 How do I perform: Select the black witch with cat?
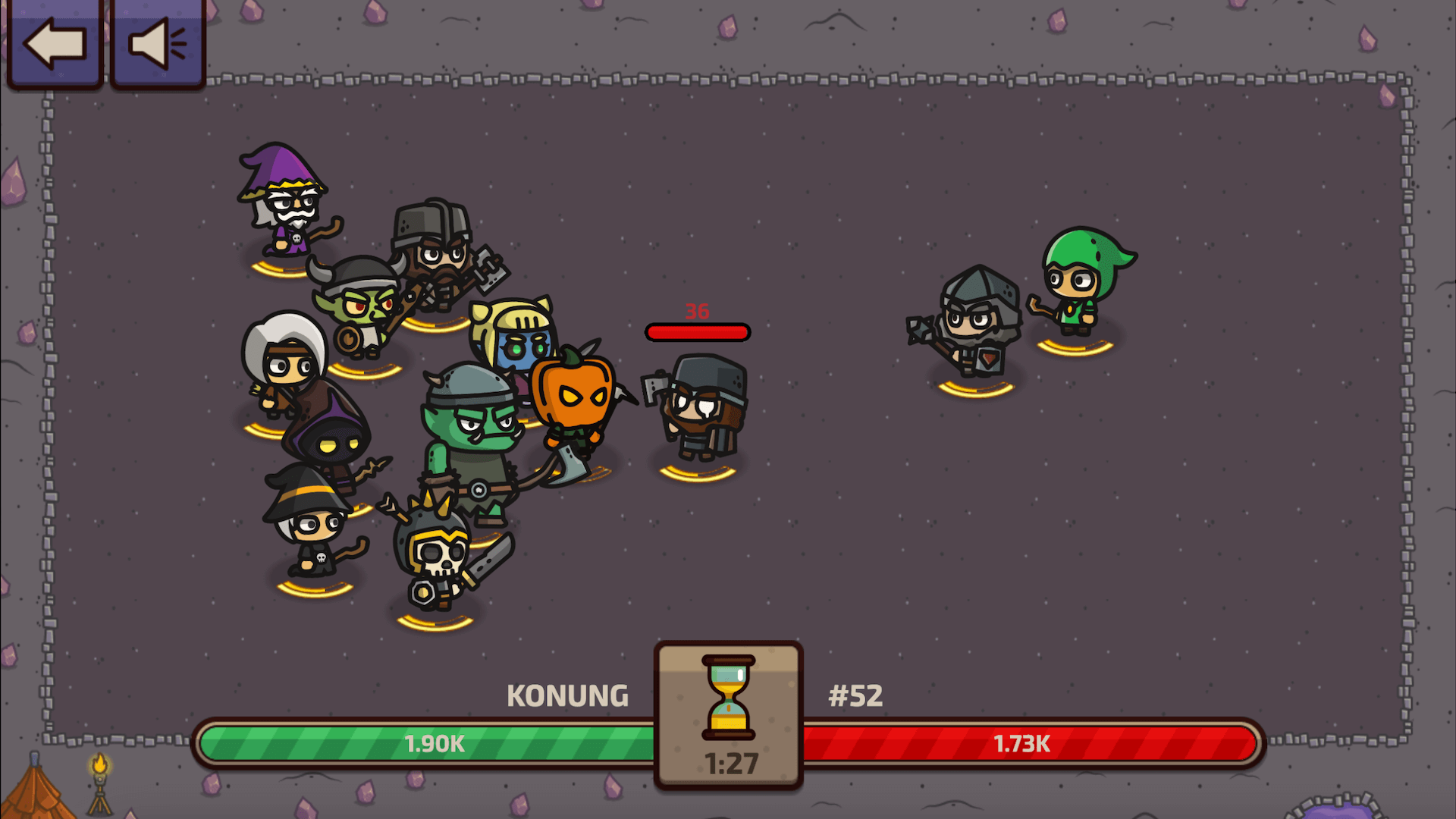311,531
